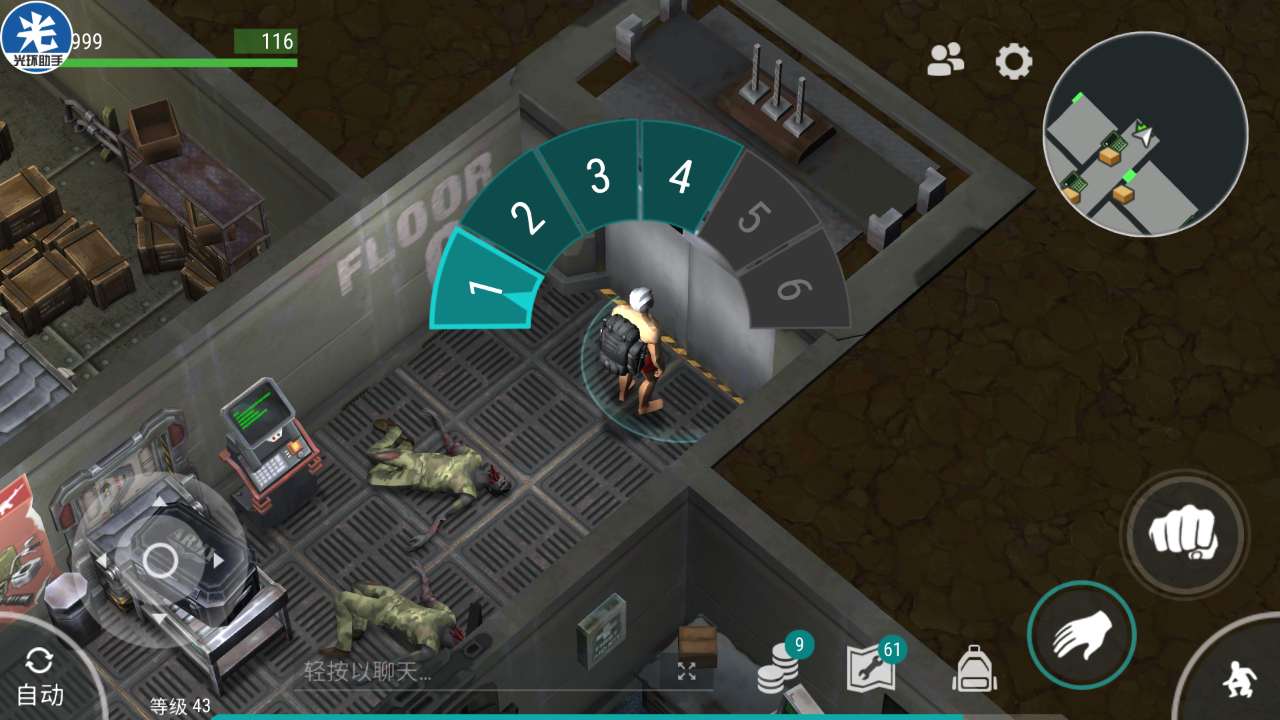The width and height of the screenshot is (1280, 720).
Task: Tap the greyed-out floor 6 segment
Action: pyautogui.click(x=793, y=289)
